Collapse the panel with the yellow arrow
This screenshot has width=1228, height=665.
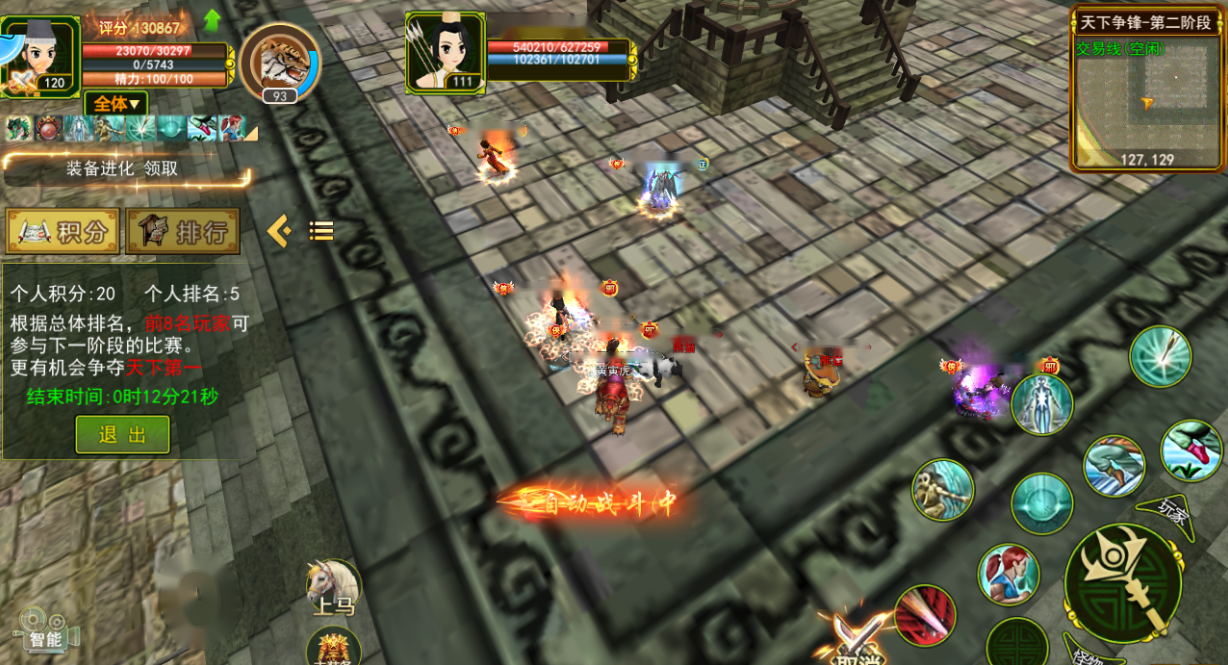(x=279, y=232)
